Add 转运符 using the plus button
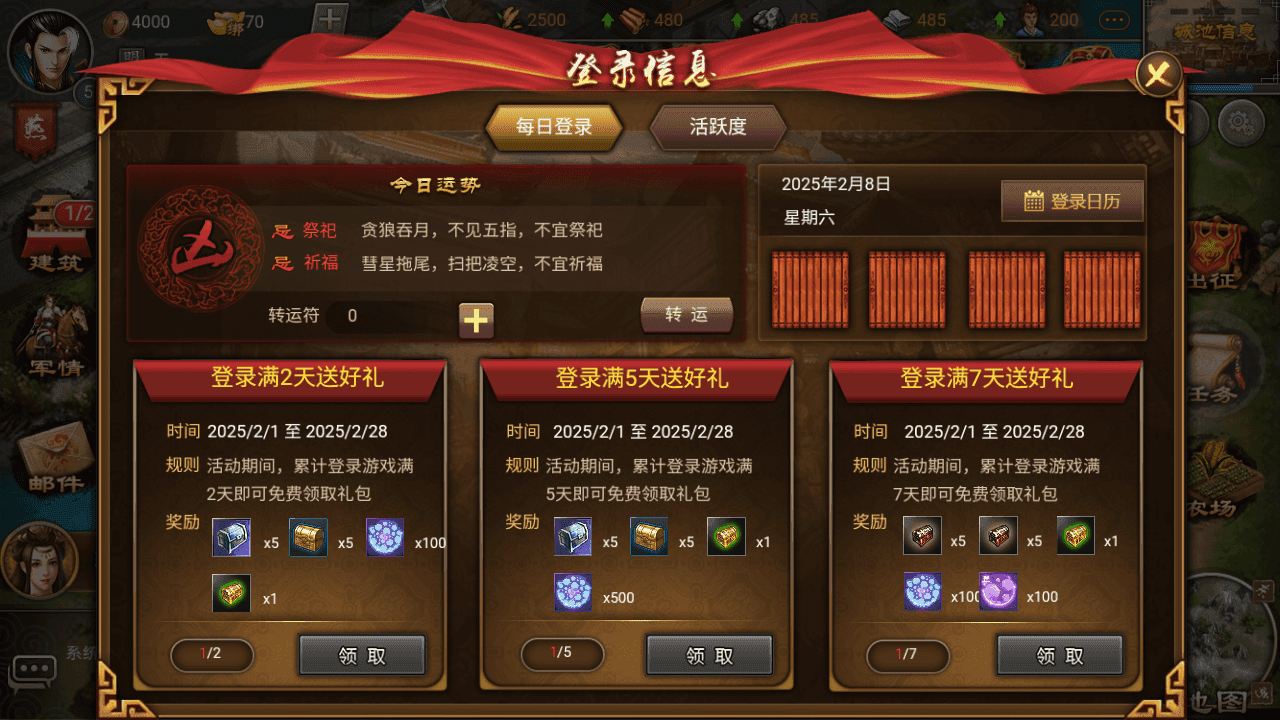 (x=476, y=321)
